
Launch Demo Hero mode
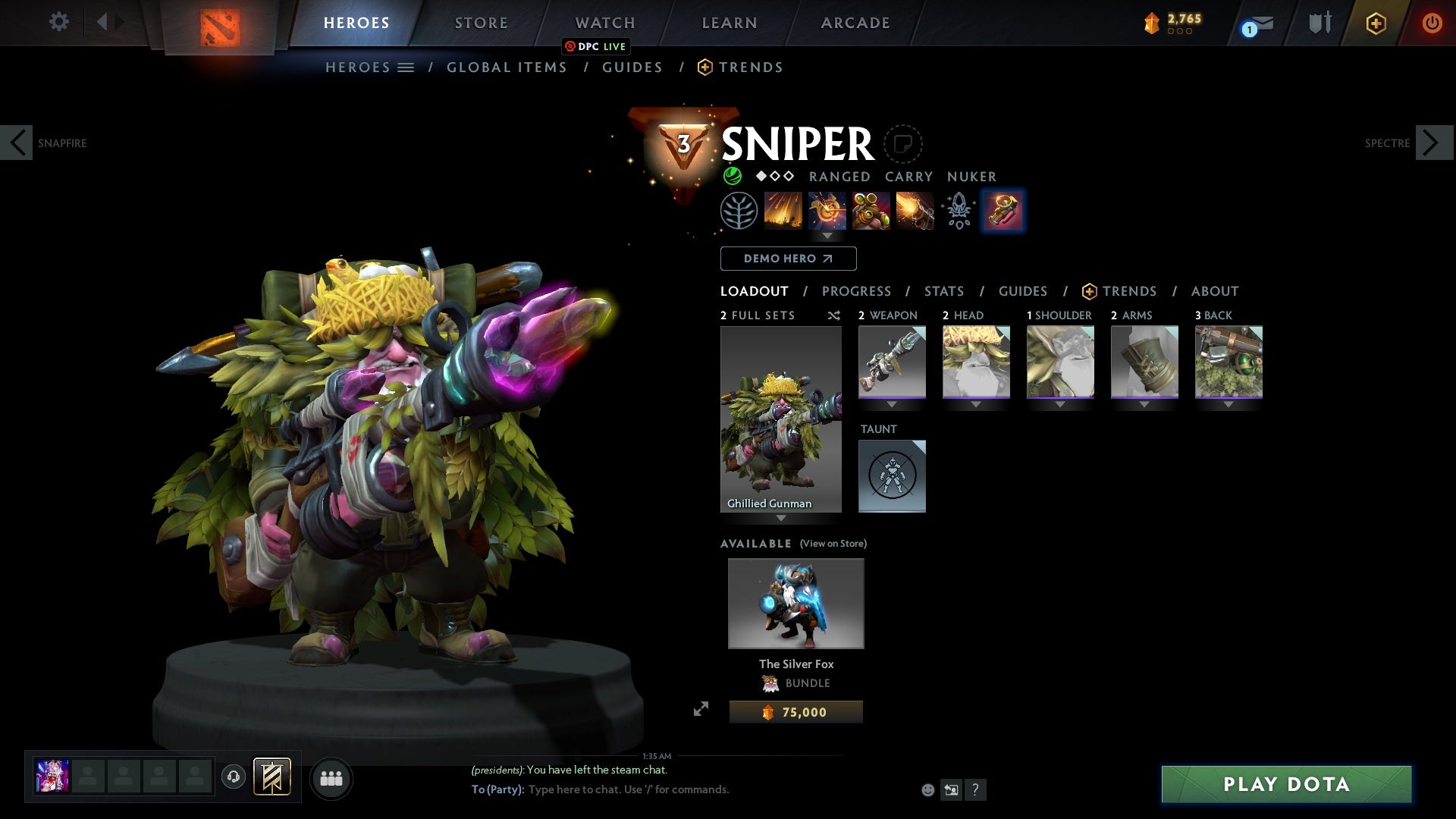click(788, 259)
